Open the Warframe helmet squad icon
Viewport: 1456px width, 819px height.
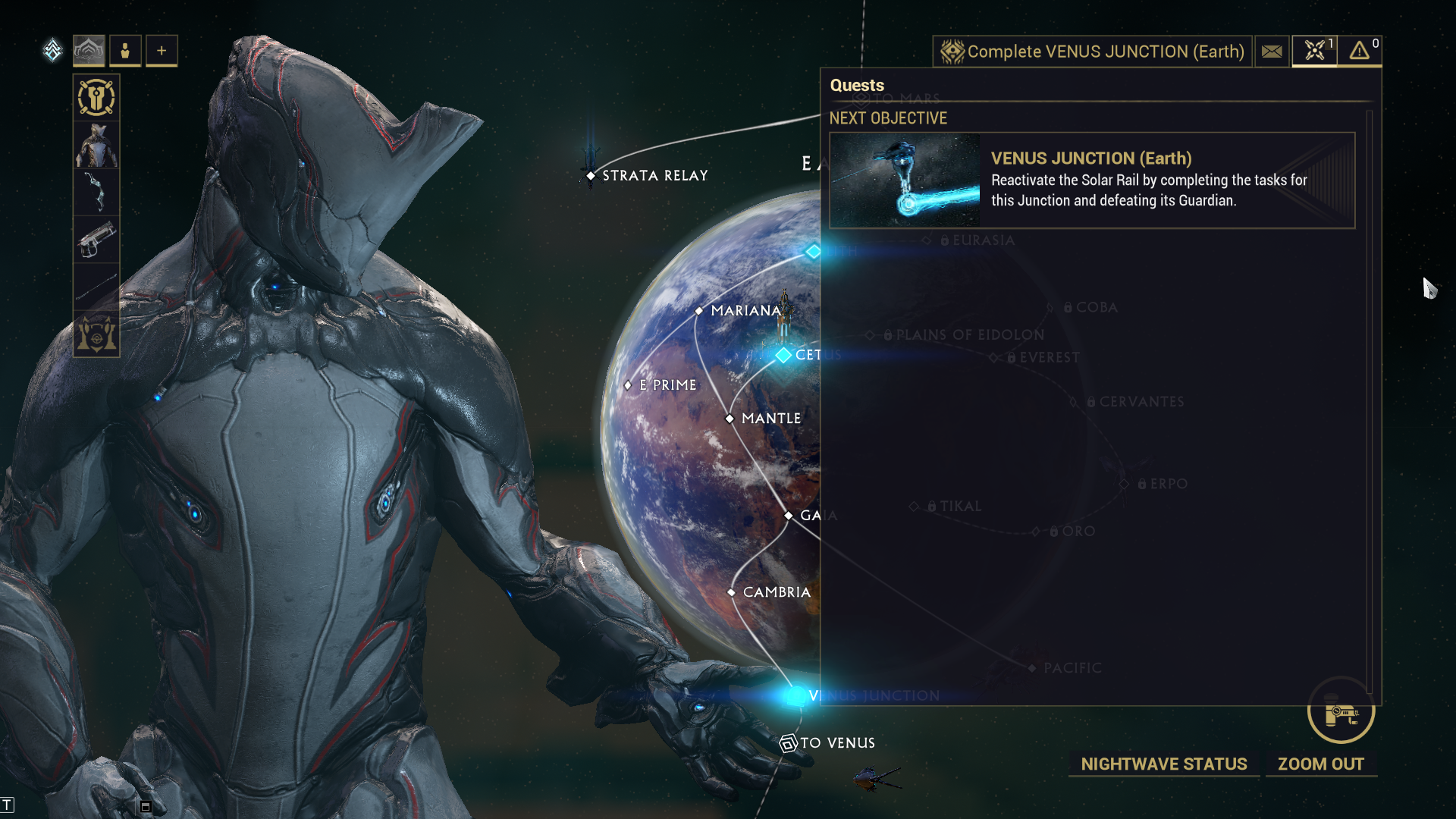tap(89, 51)
